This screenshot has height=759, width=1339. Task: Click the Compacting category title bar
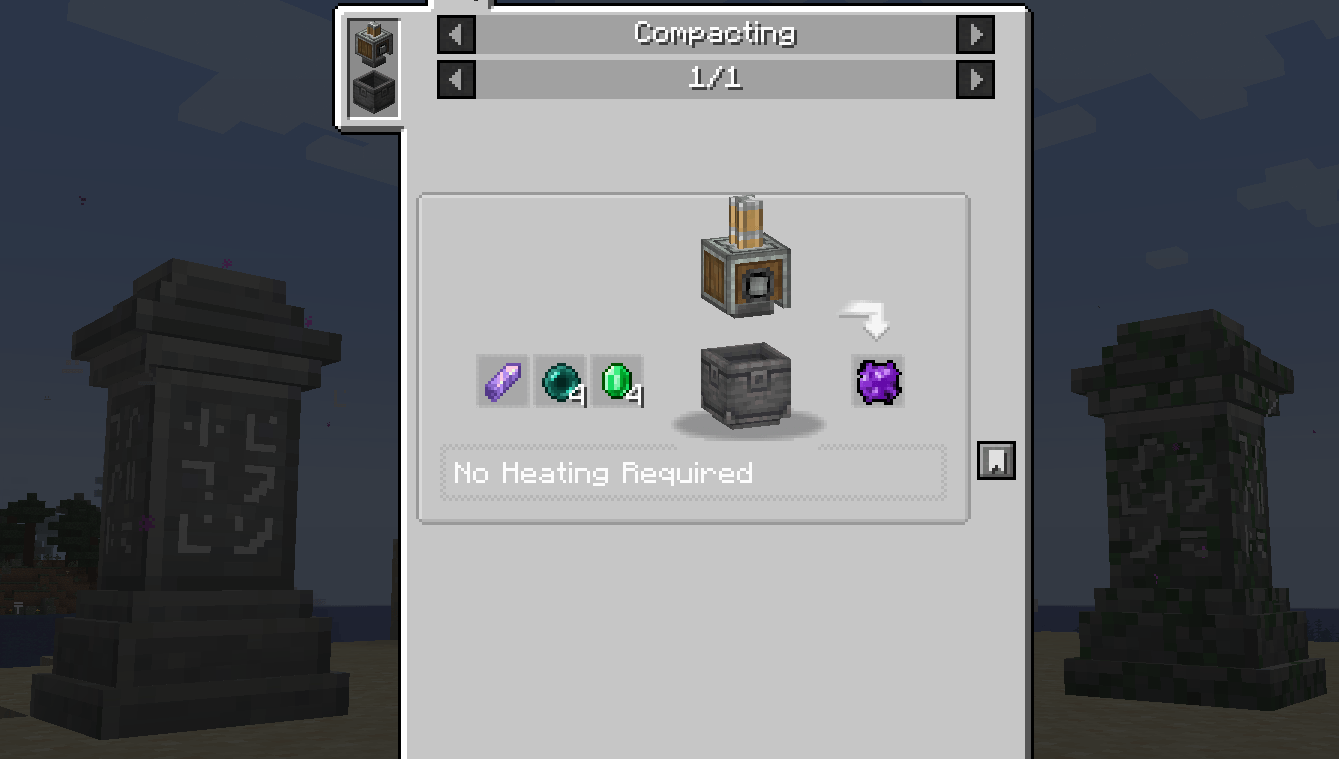coord(715,34)
